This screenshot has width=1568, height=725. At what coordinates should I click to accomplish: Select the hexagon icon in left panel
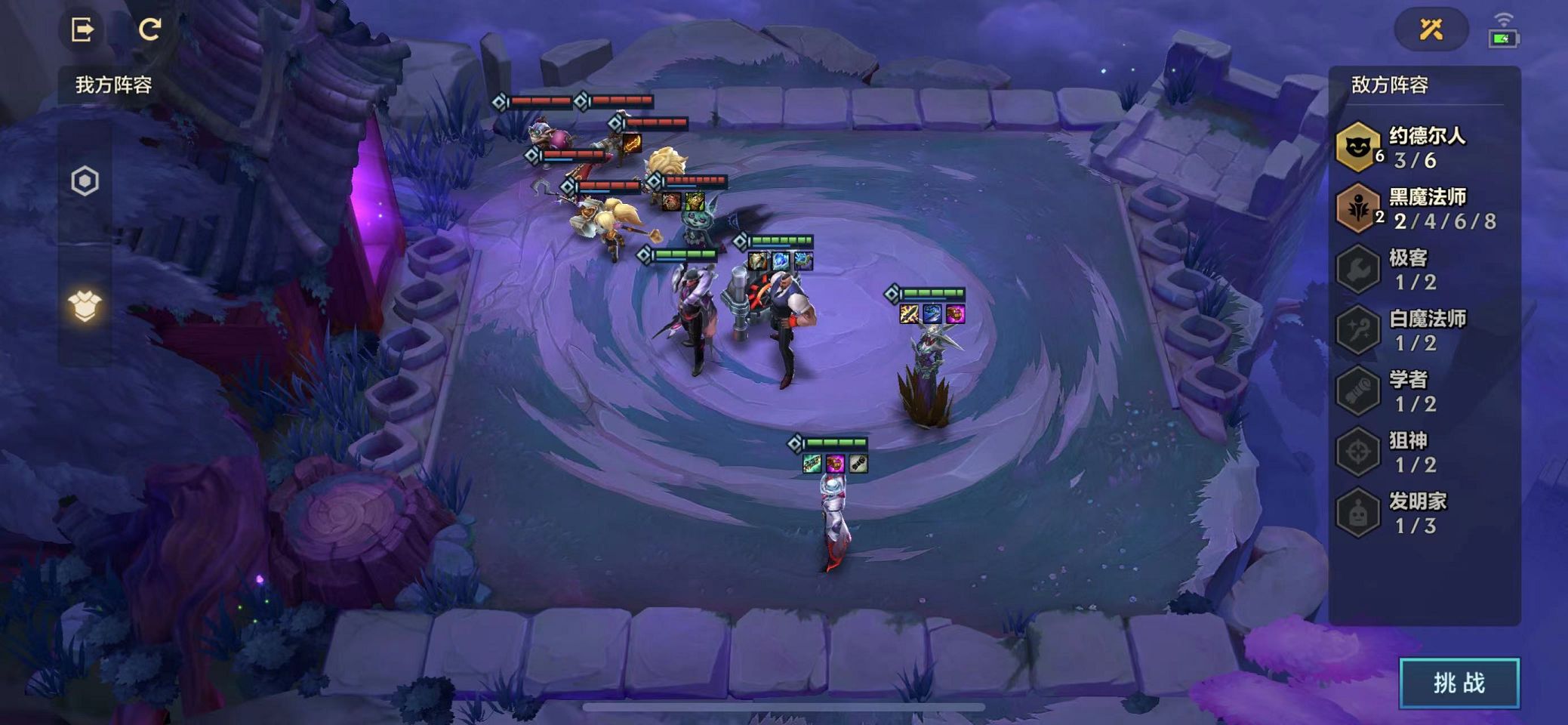click(85, 181)
